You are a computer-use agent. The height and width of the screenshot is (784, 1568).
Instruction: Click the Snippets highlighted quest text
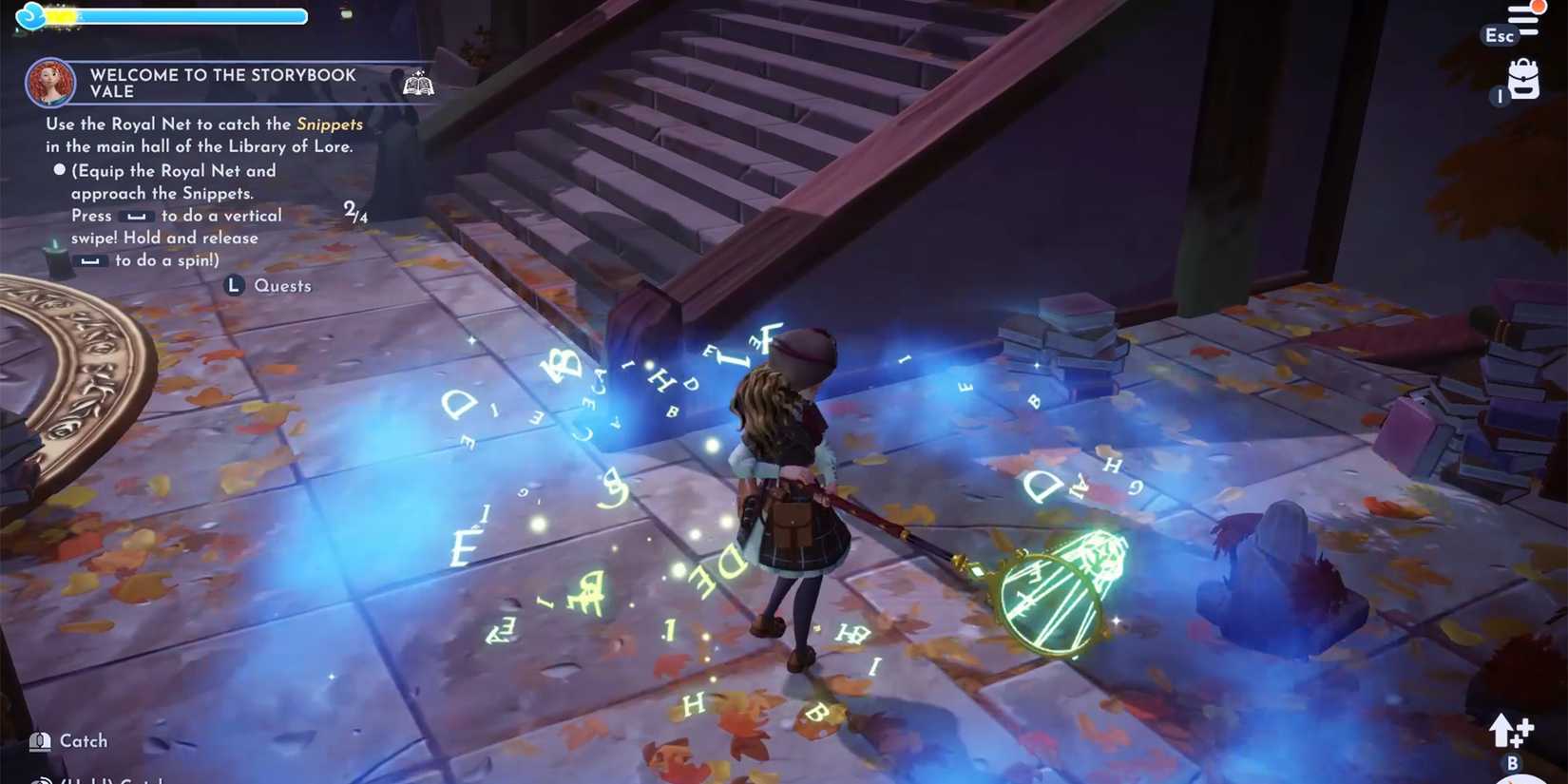329,124
